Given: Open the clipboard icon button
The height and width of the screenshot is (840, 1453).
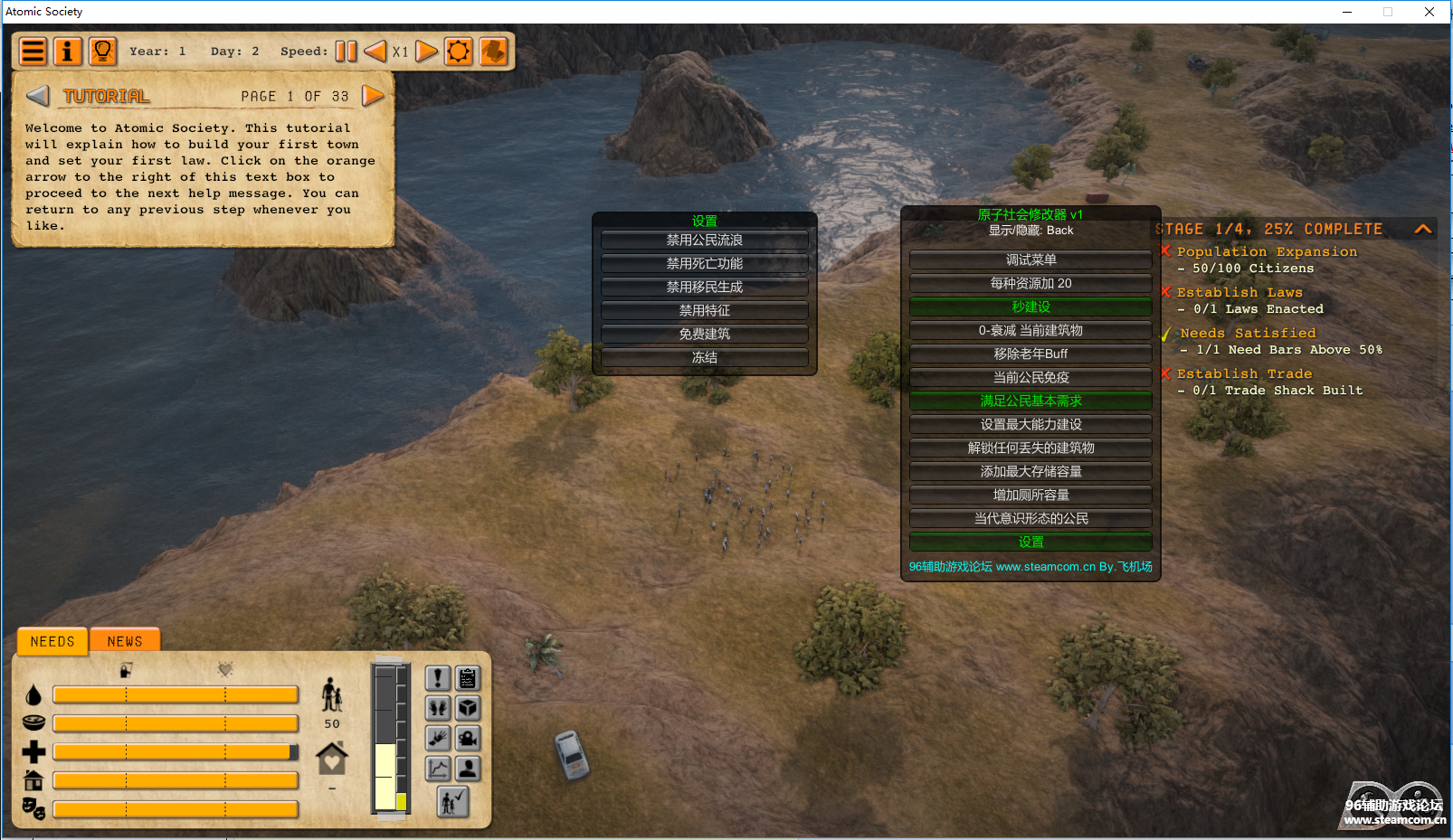Looking at the screenshot, I should point(468,678).
